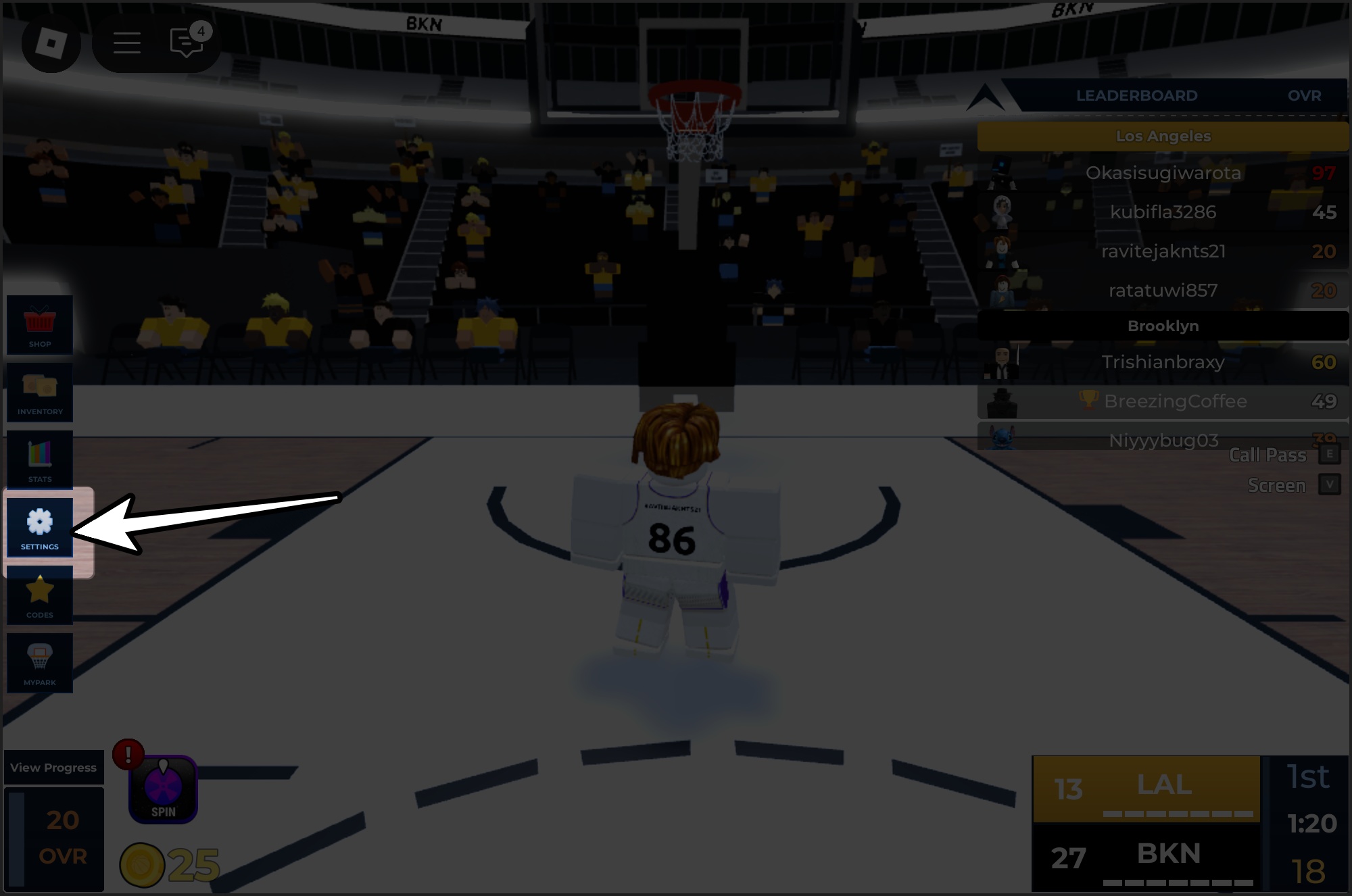Expand the Los Angeles team section
This screenshot has height=896, width=1352.
[x=1163, y=135]
